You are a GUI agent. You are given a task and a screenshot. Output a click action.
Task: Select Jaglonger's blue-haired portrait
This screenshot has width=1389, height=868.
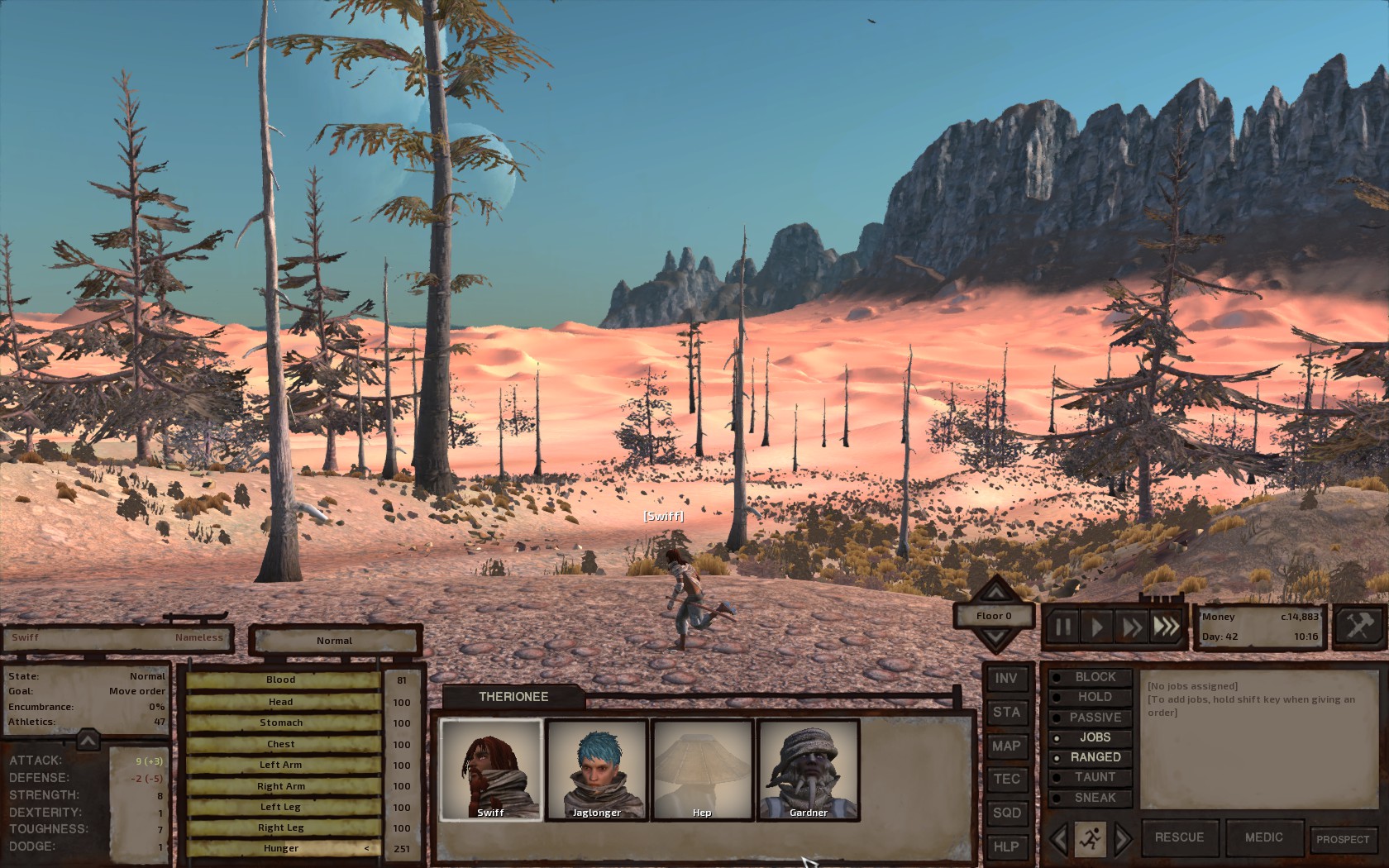[x=596, y=769]
